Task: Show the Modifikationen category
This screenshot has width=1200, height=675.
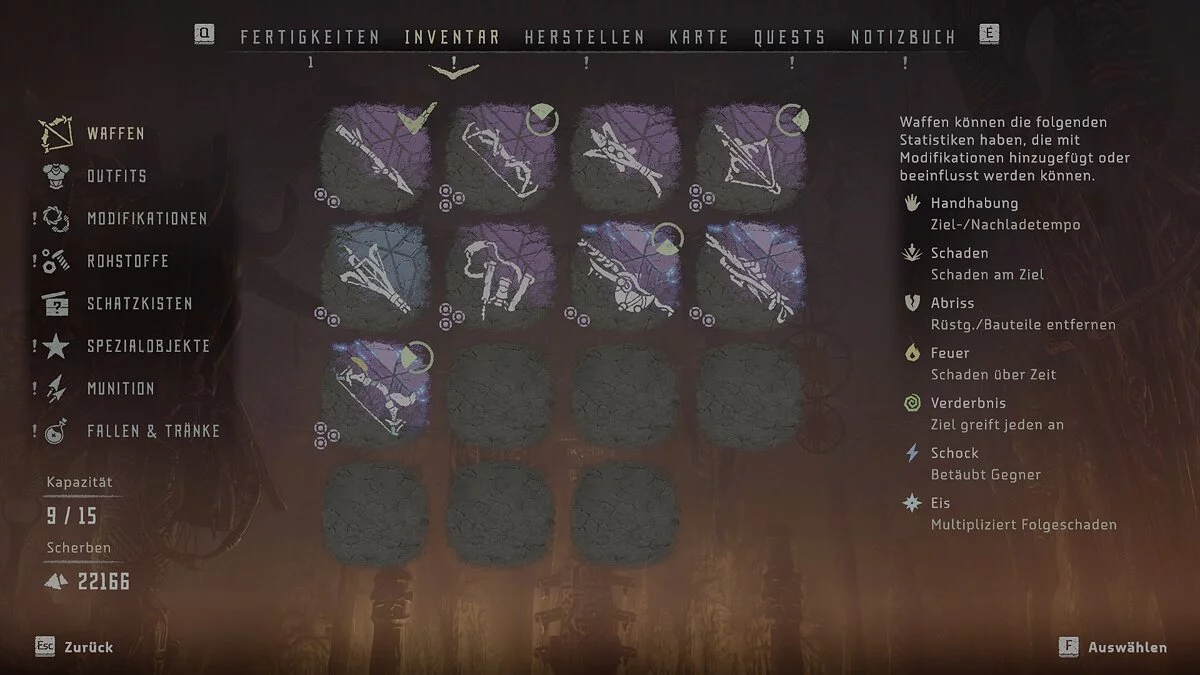Action: [147, 219]
